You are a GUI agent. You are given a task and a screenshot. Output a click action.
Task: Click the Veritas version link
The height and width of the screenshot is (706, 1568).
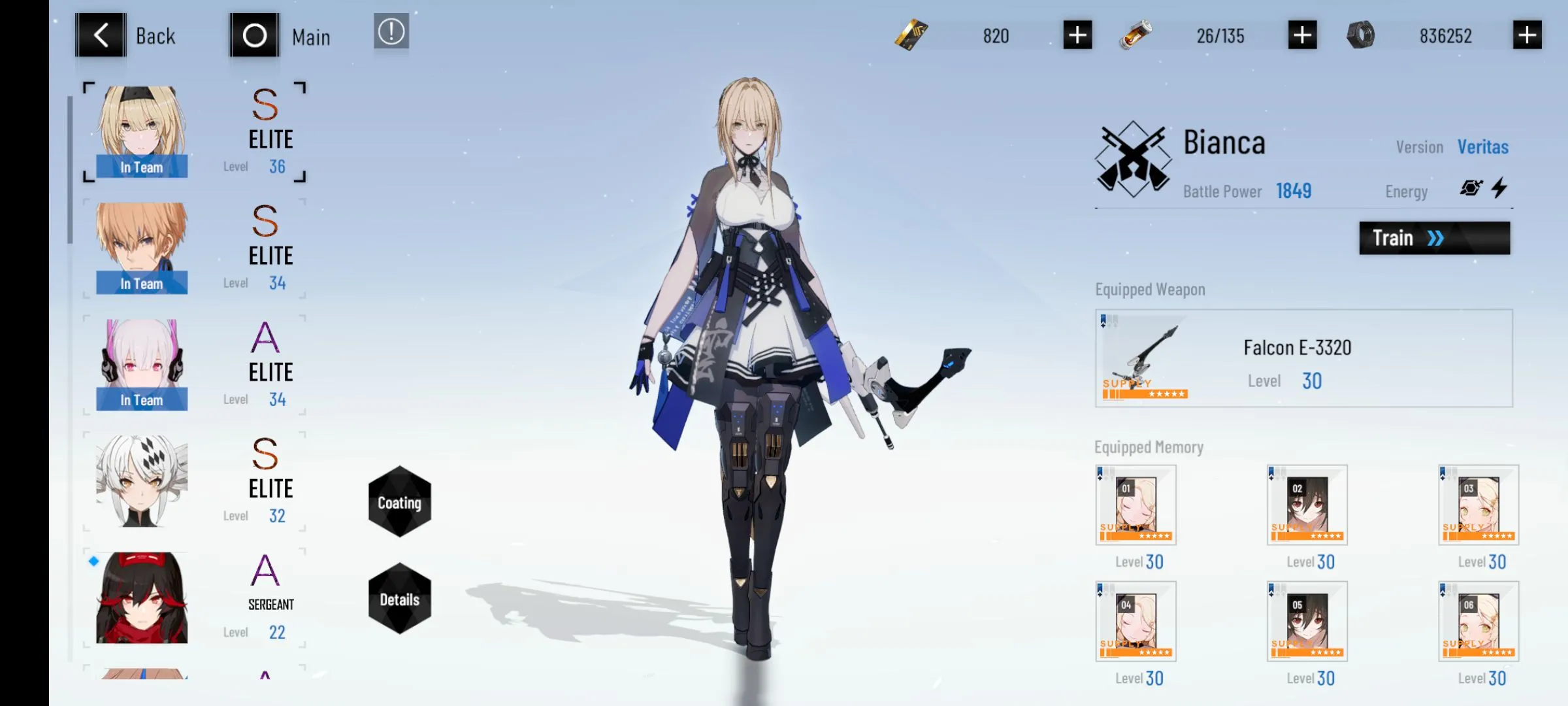tap(1482, 147)
